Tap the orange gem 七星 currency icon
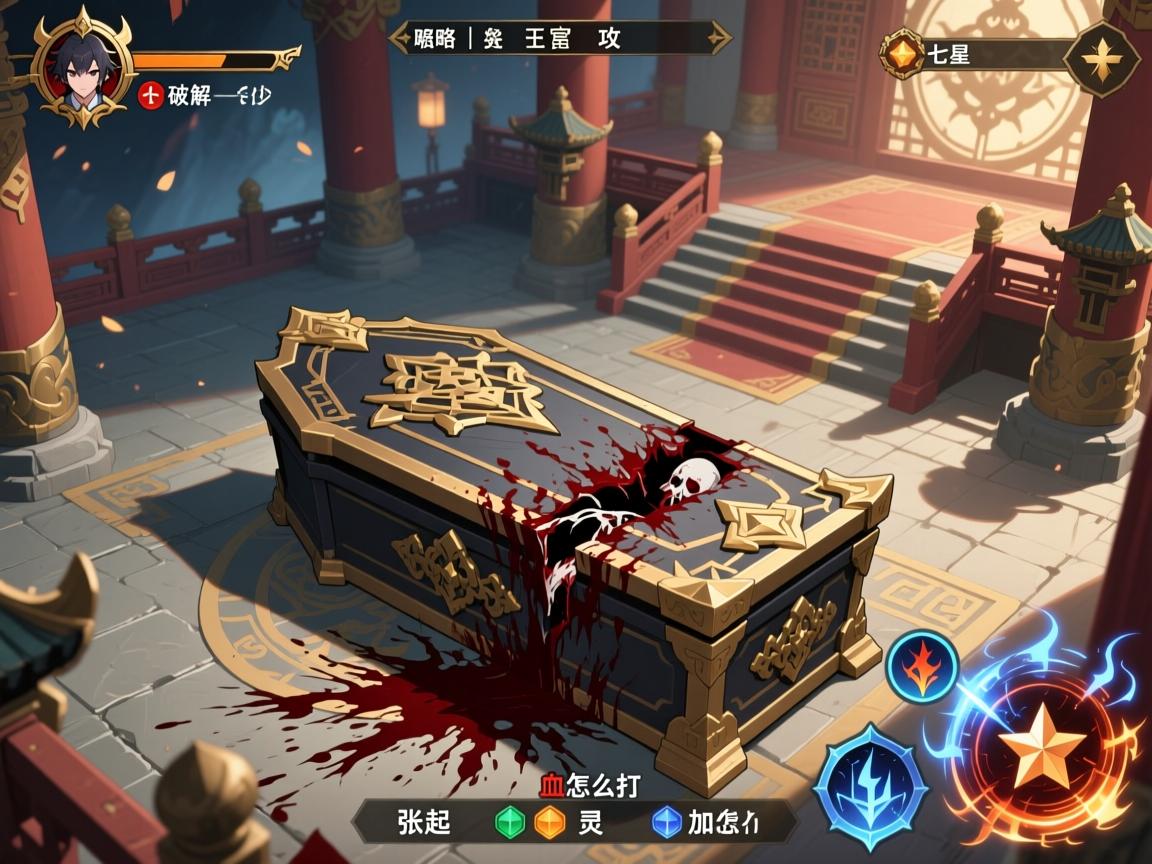Screen dimensions: 1152x864 (x=903, y=53)
